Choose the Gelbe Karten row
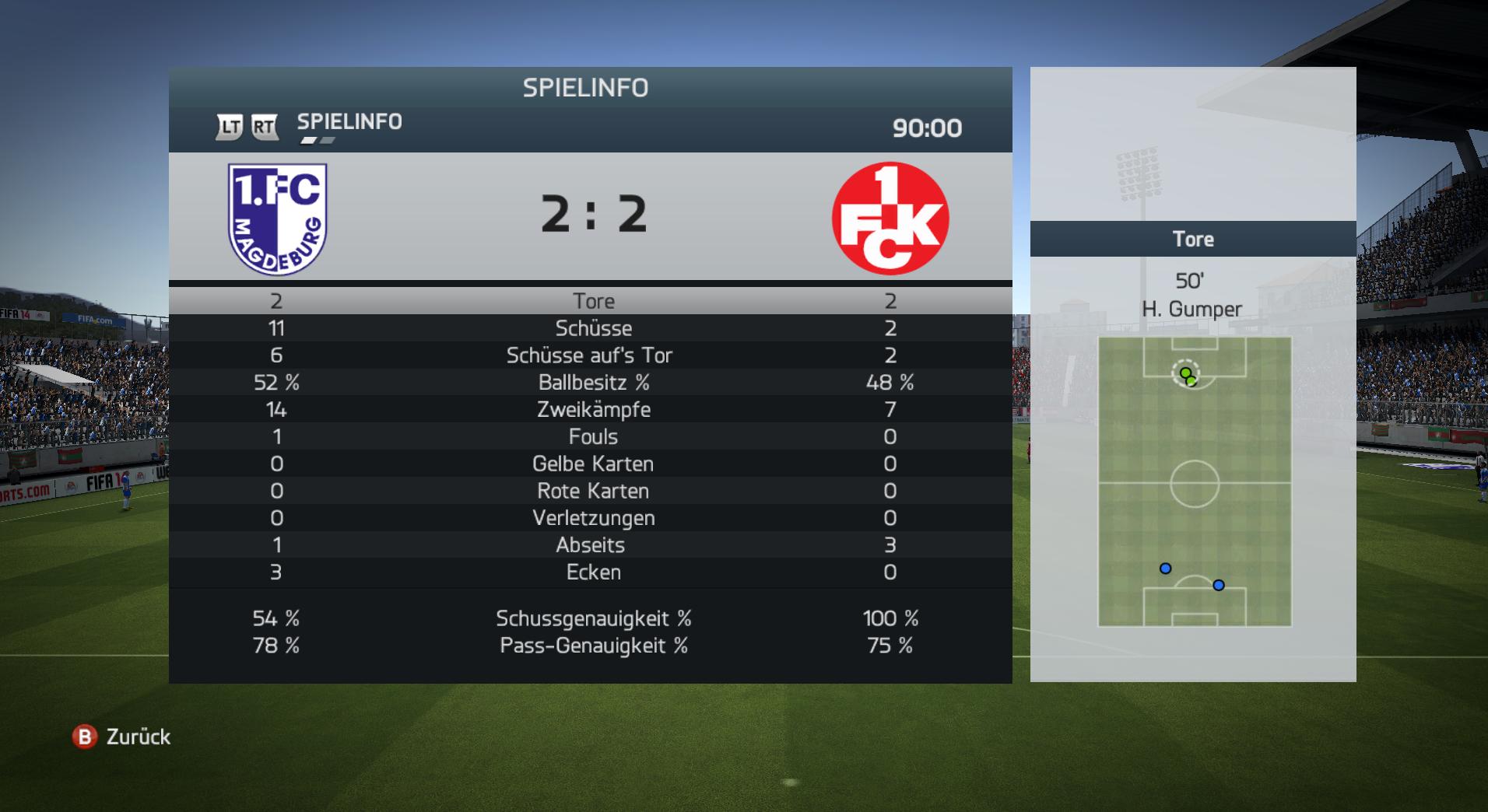 pyautogui.click(x=592, y=464)
